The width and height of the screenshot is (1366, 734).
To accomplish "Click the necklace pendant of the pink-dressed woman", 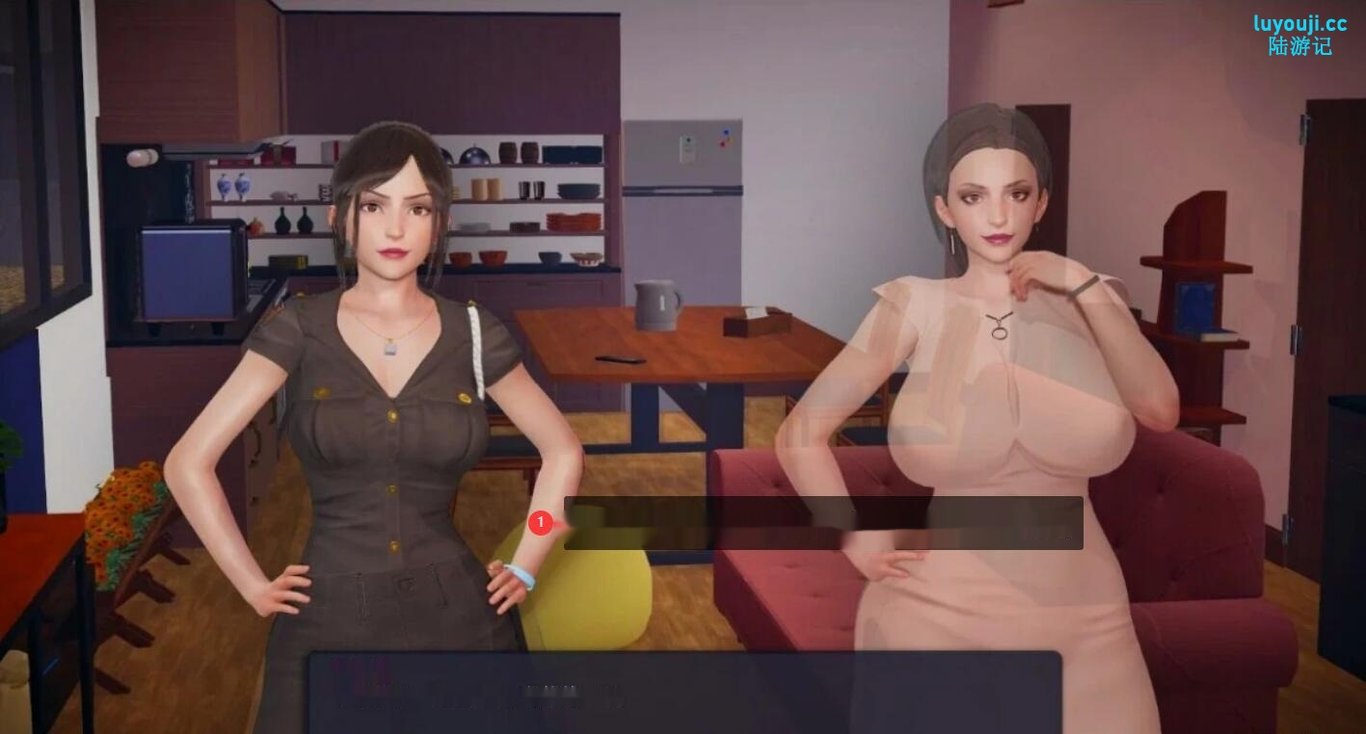I will 999,335.
